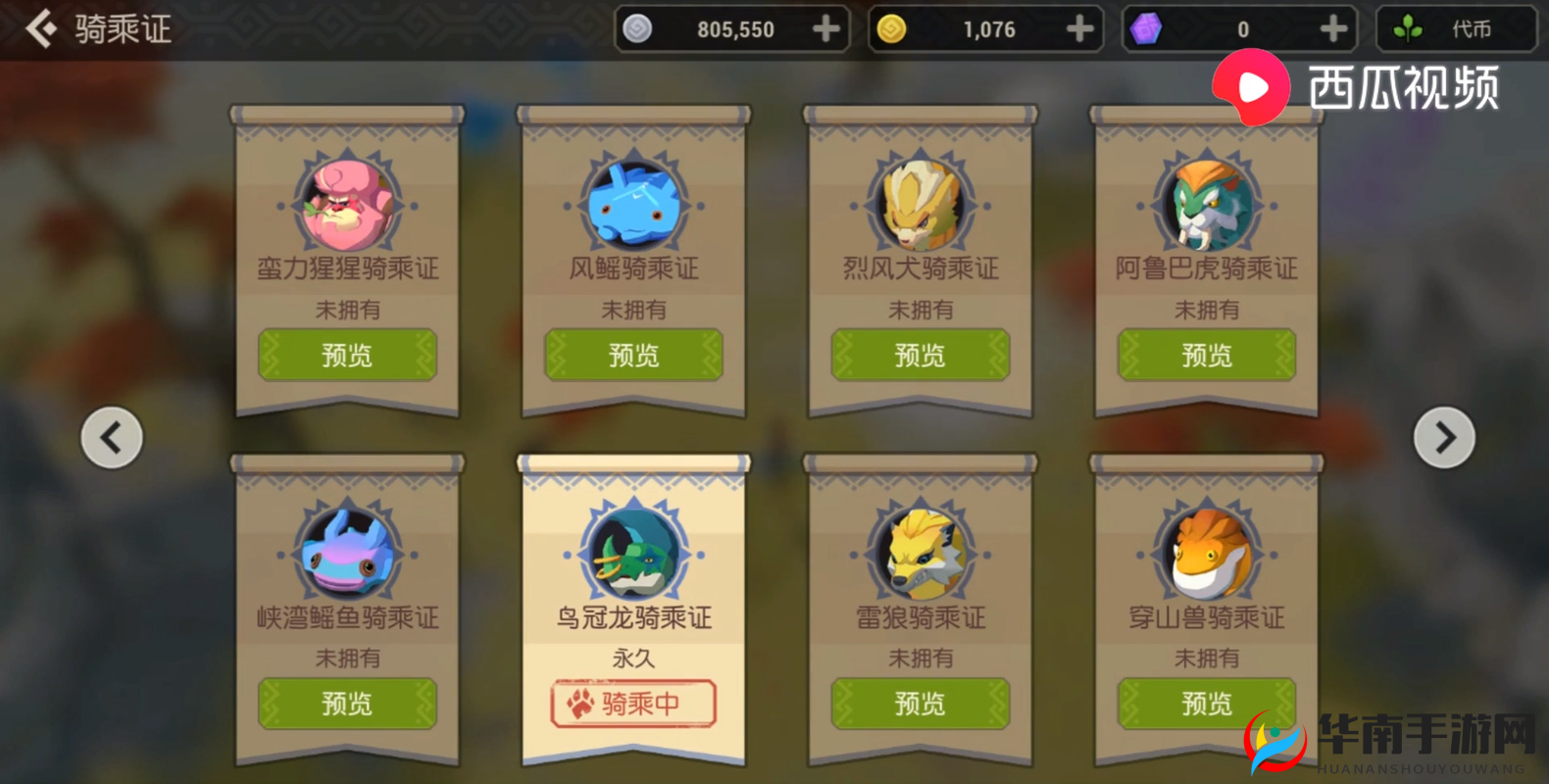The height and width of the screenshot is (784, 1549).
Task: Add purple gems via its plus button
Action: (x=1332, y=28)
